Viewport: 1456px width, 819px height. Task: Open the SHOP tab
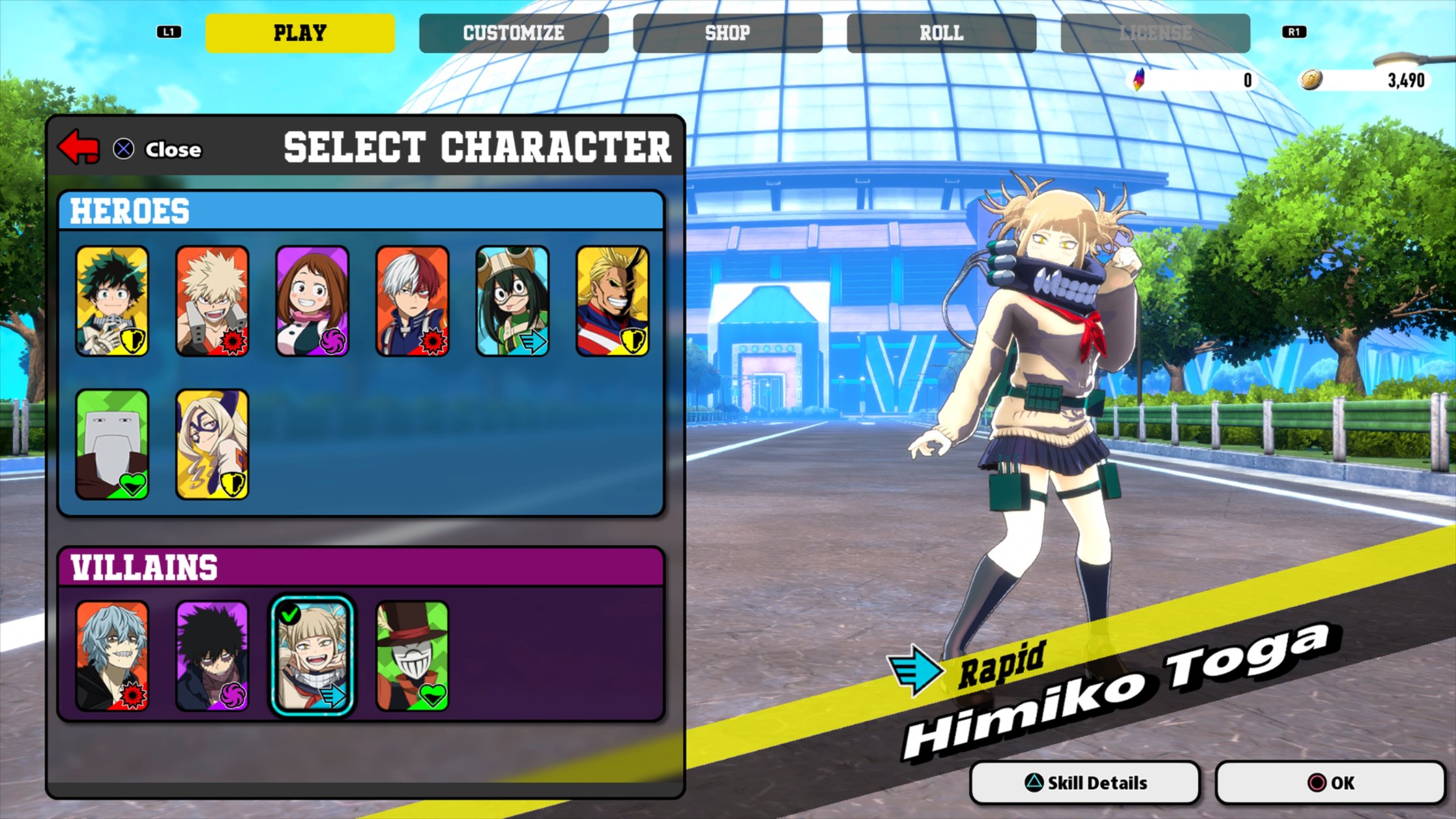pos(727,33)
